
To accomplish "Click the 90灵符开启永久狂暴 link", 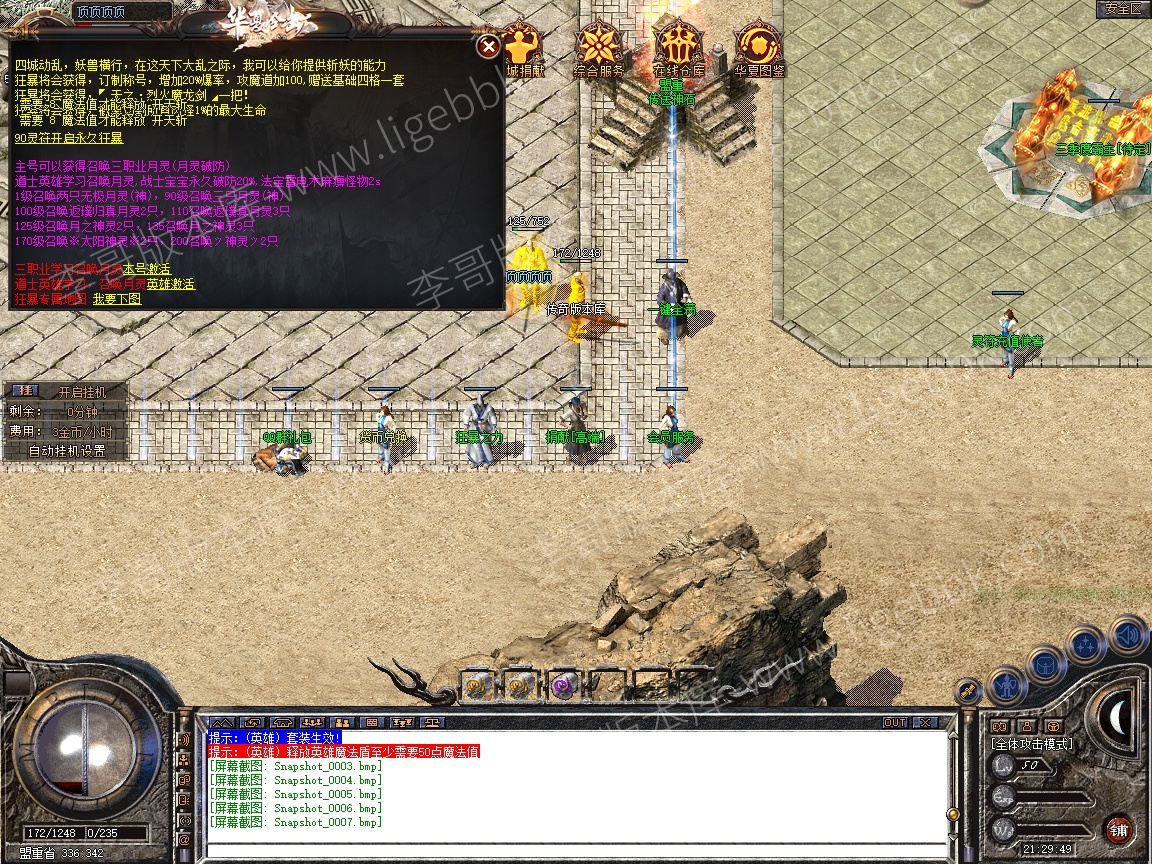I will 69,138.
